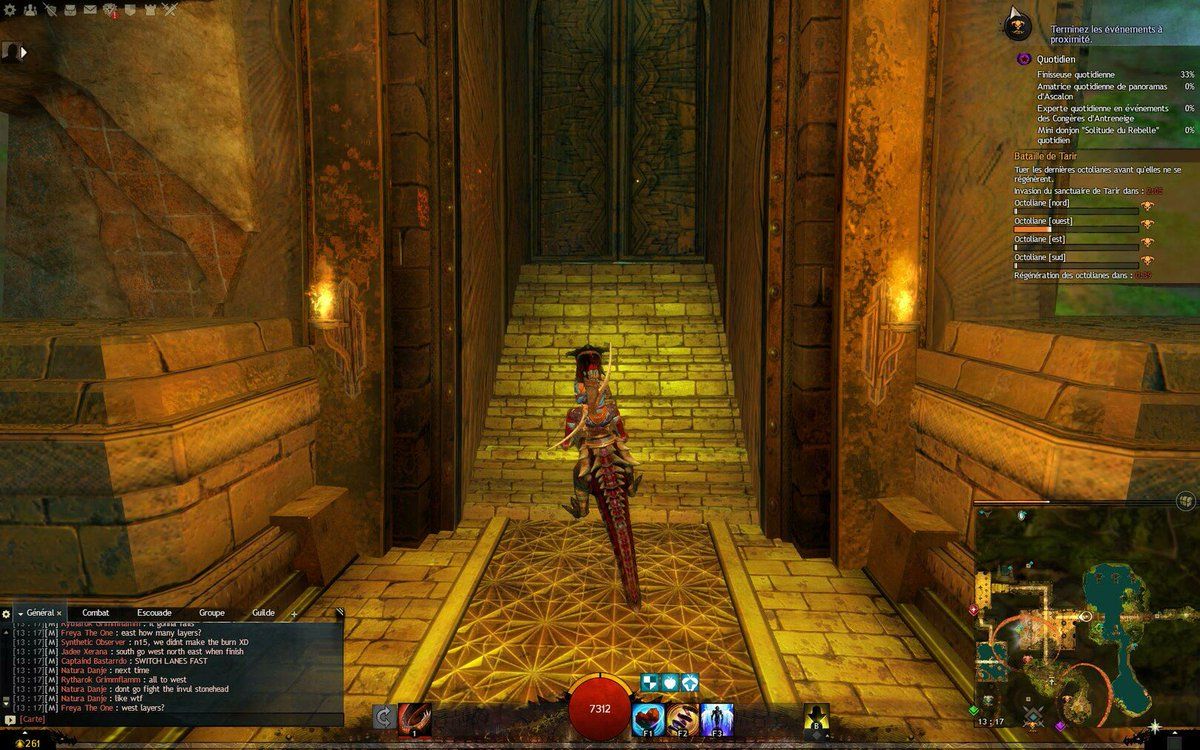Click the minimap
This screenshot has height=750, width=1200.
point(1085,620)
